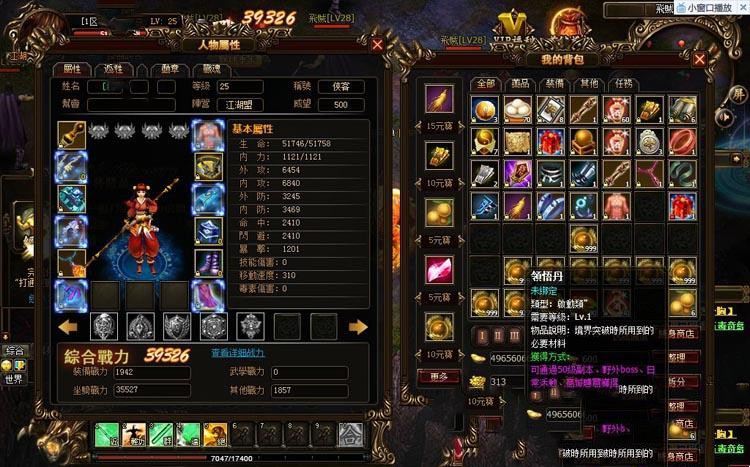Select the 裝備 equipment tab in backpack

click(x=554, y=83)
